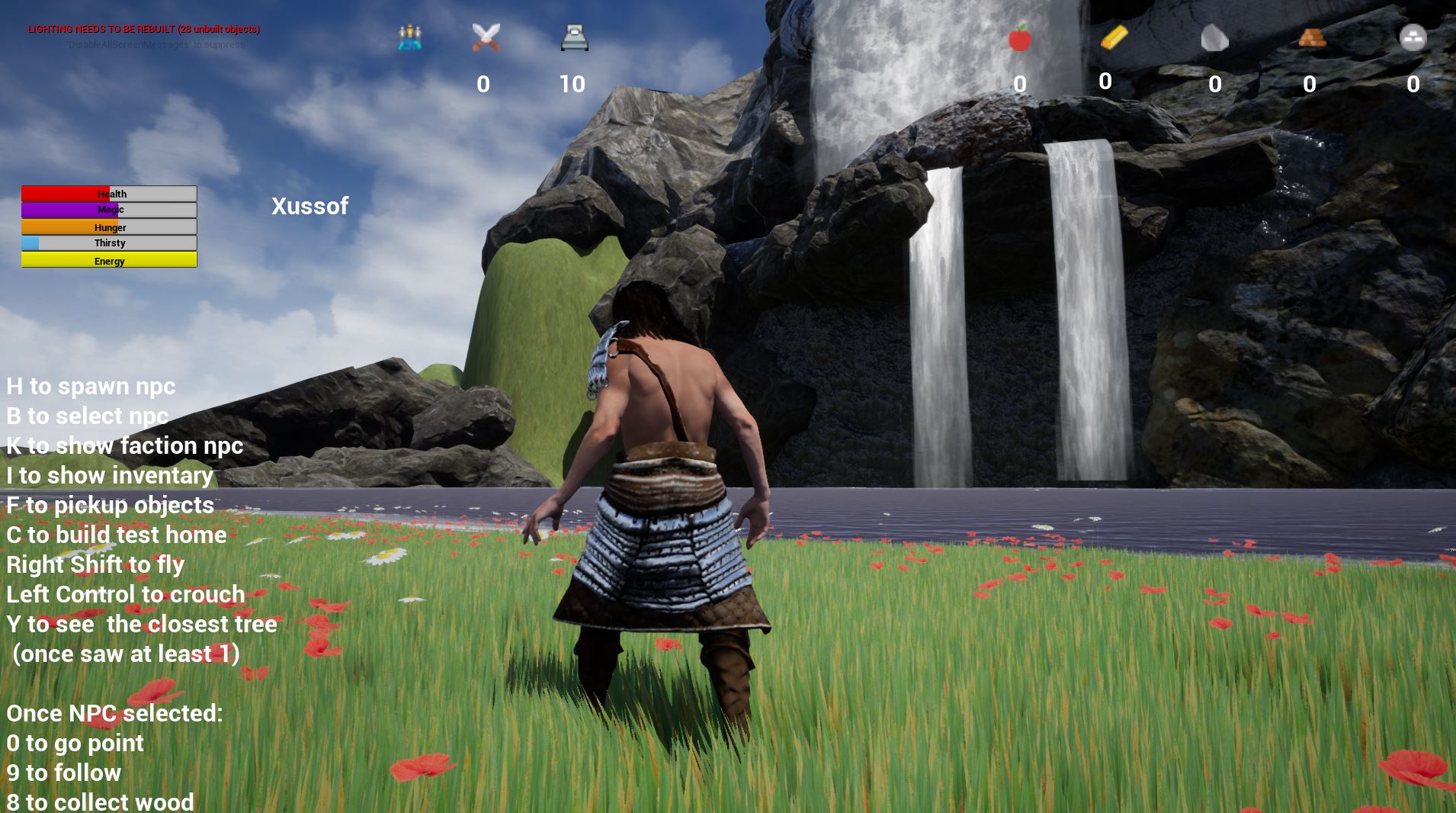1456x813 pixels.
Task: Click the character name label Xussof
Action: click(309, 206)
